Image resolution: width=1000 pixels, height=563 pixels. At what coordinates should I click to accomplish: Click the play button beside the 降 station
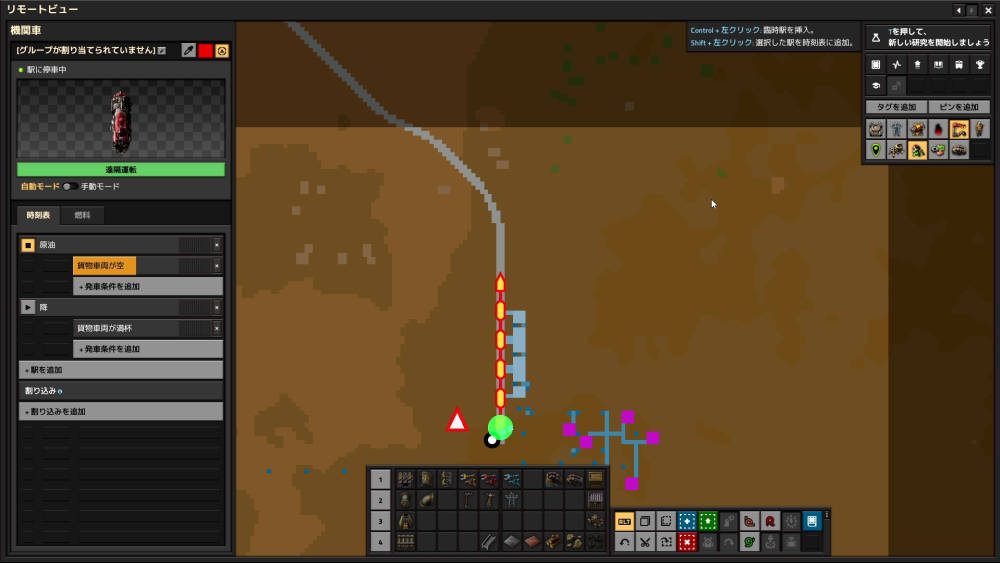click(28, 307)
